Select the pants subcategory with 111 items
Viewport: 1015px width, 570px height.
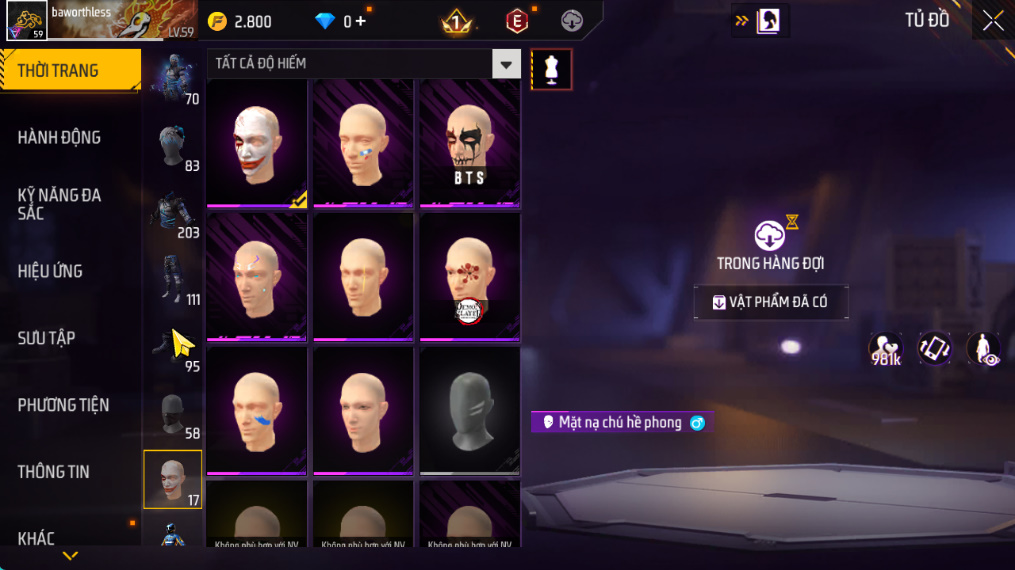tap(173, 280)
